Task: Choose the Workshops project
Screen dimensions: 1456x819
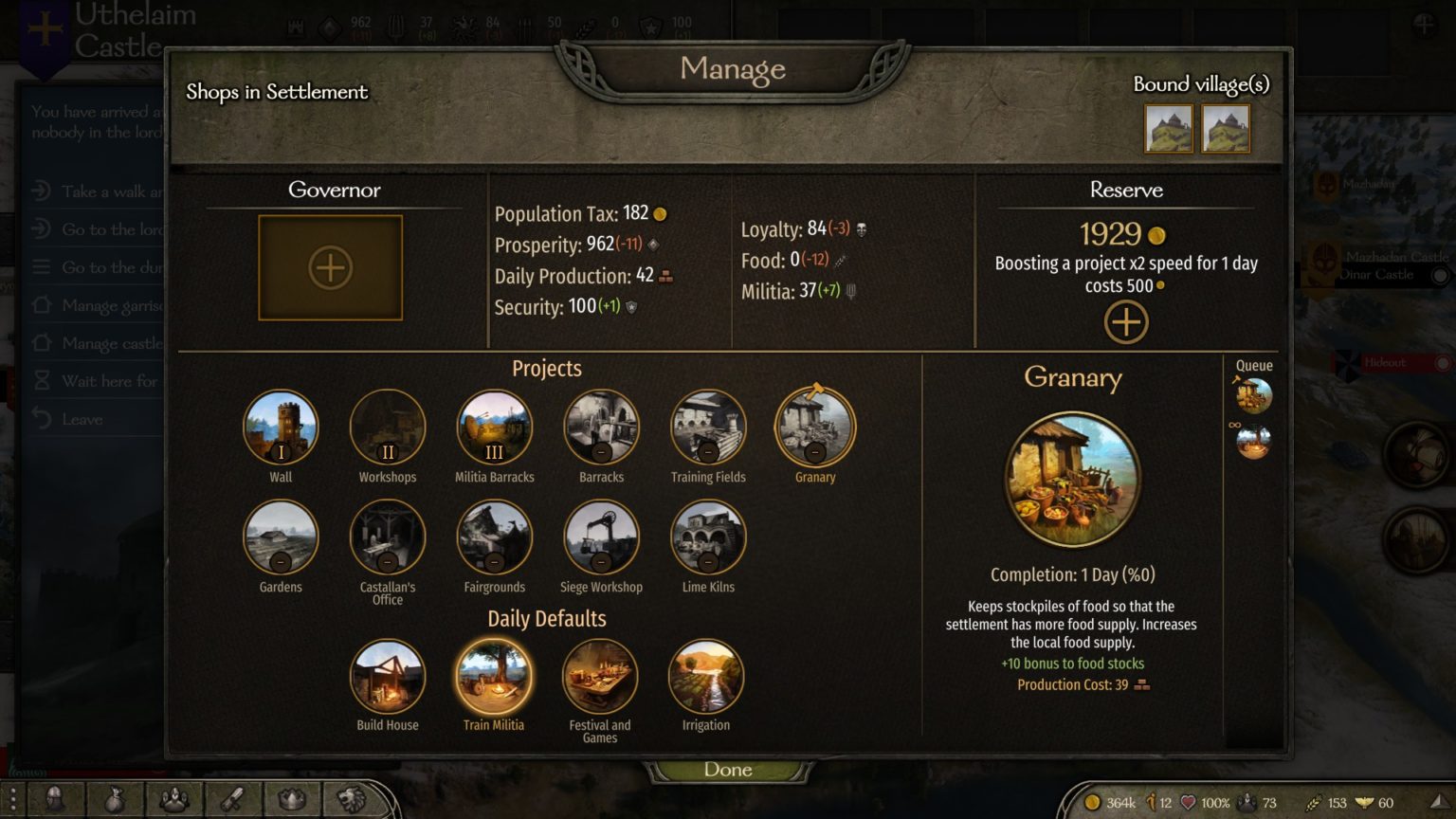Action: (388, 428)
